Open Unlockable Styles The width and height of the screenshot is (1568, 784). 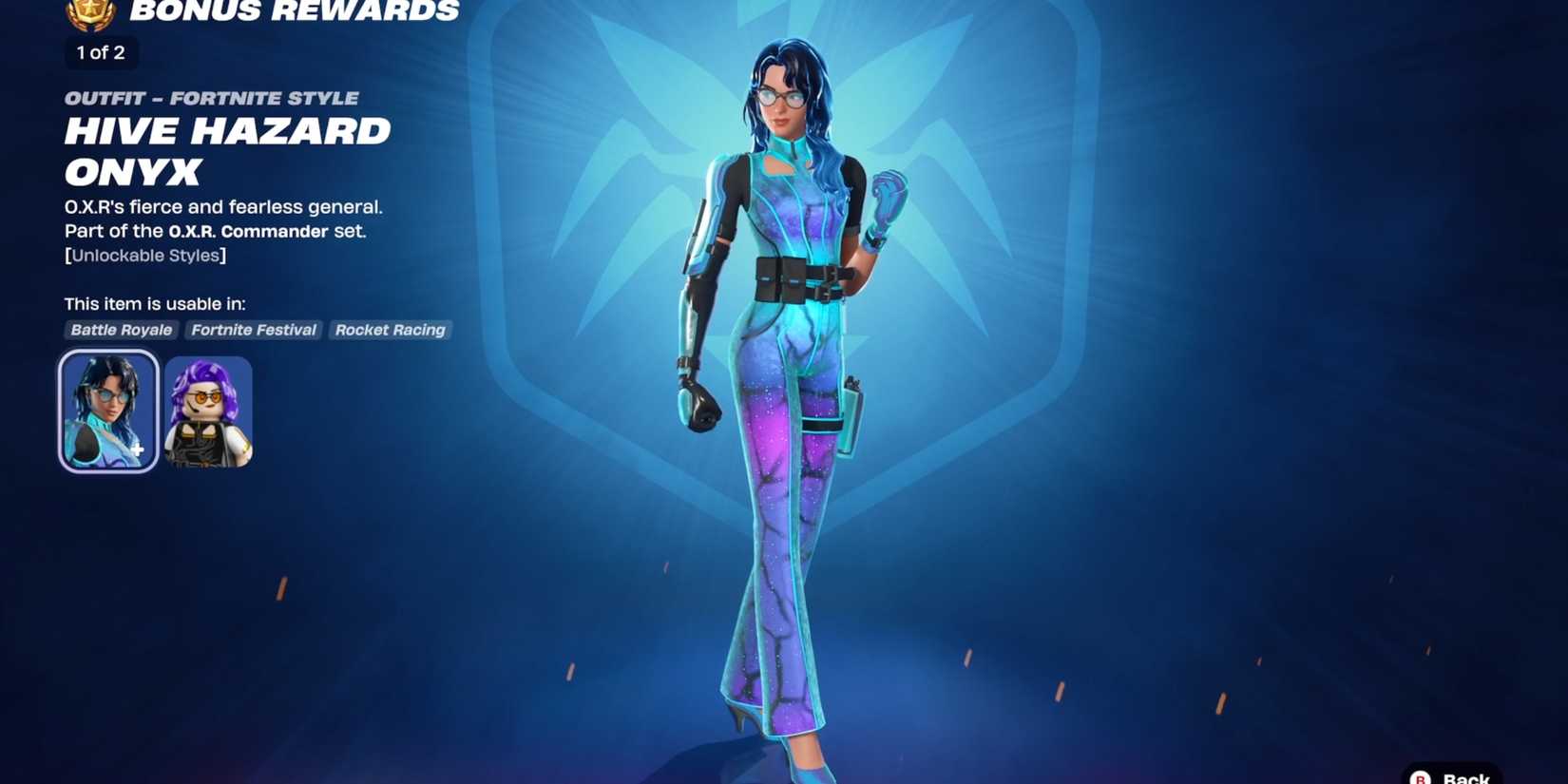point(143,255)
